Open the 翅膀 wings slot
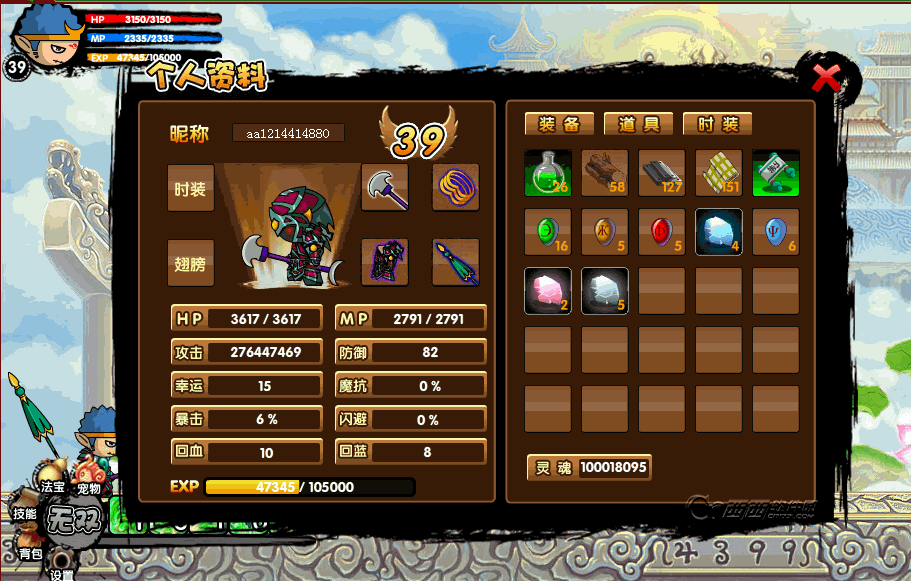The image size is (911, 581). tap(190, 264)
